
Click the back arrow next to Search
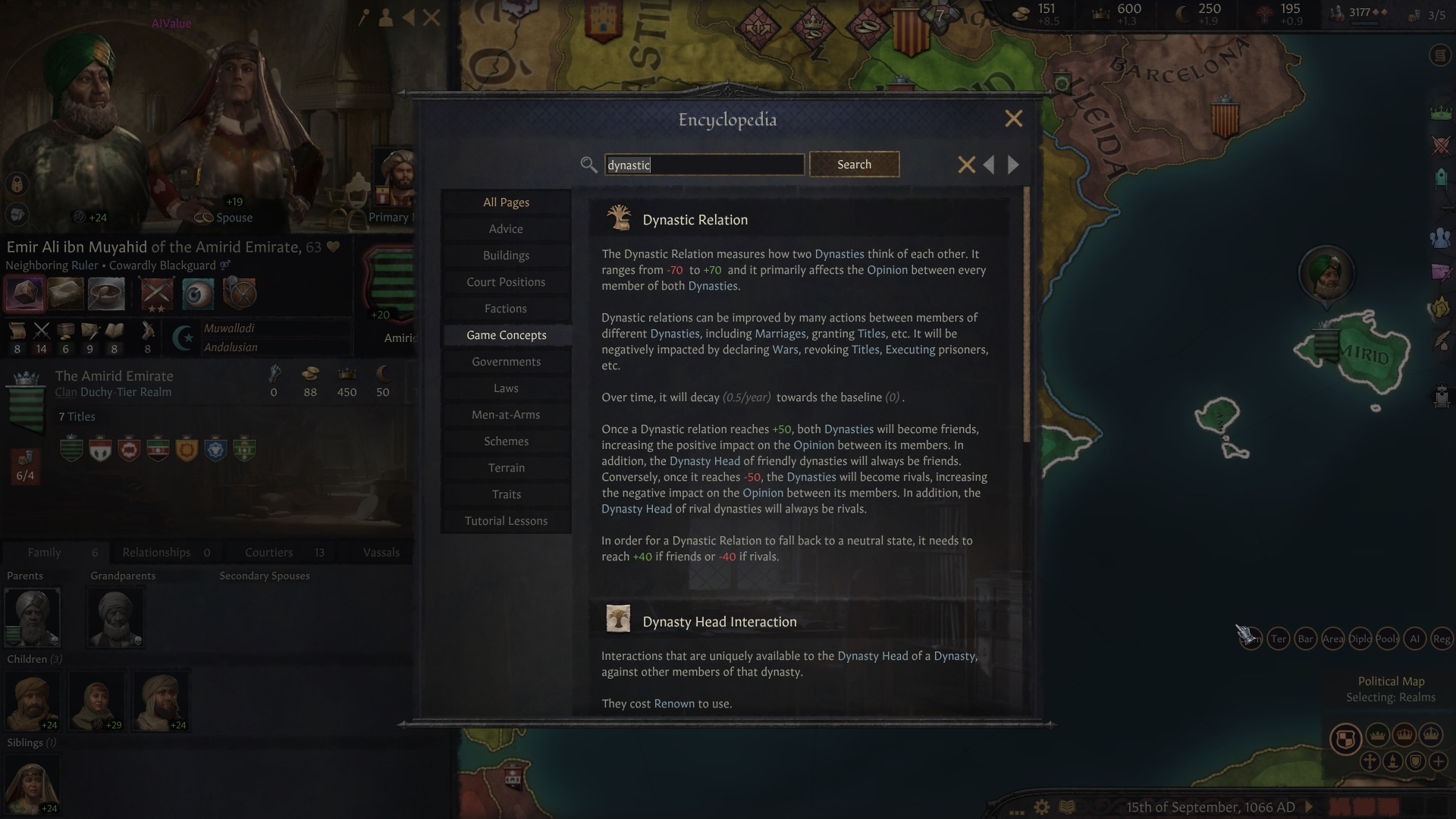(989, 165)
